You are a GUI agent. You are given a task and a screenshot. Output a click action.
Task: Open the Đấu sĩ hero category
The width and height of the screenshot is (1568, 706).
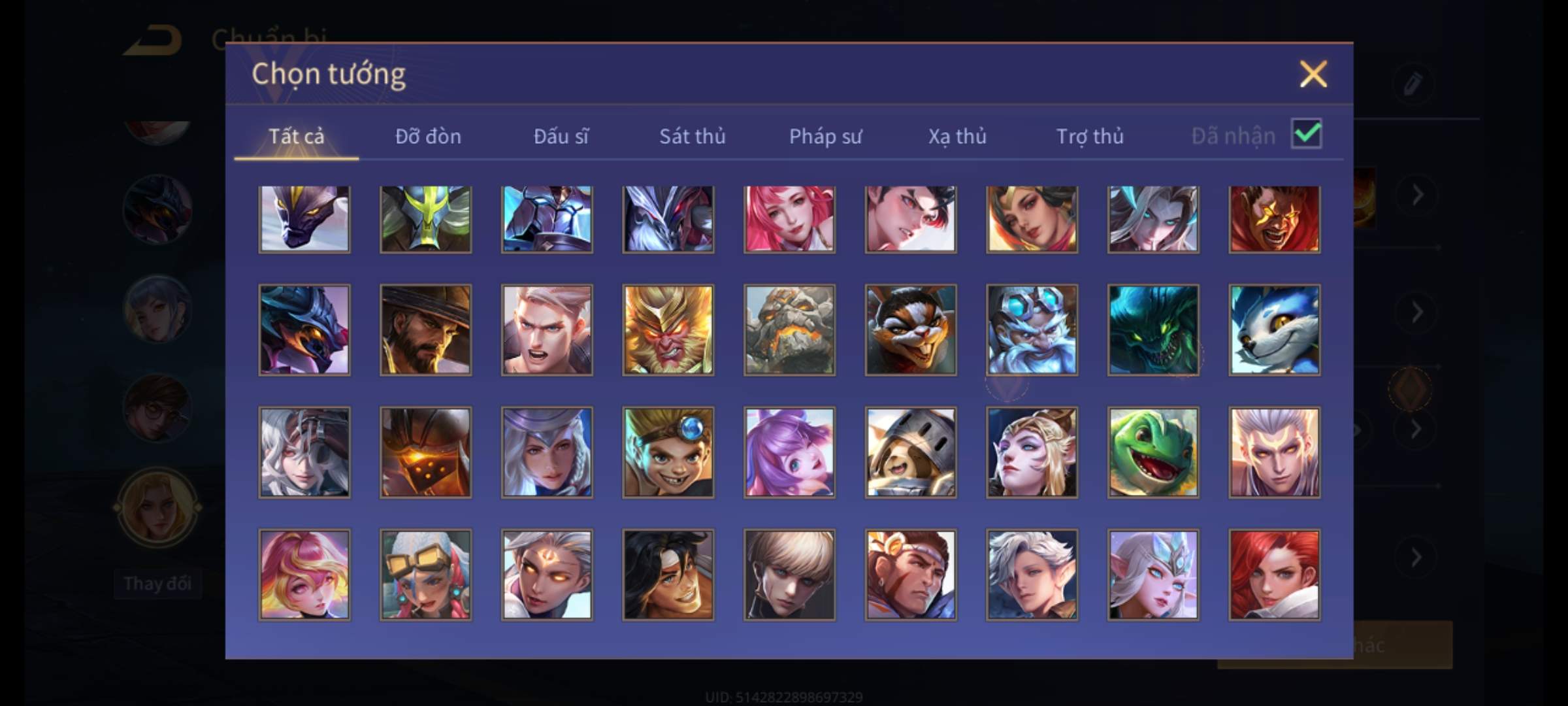click(x=561, y=136)
